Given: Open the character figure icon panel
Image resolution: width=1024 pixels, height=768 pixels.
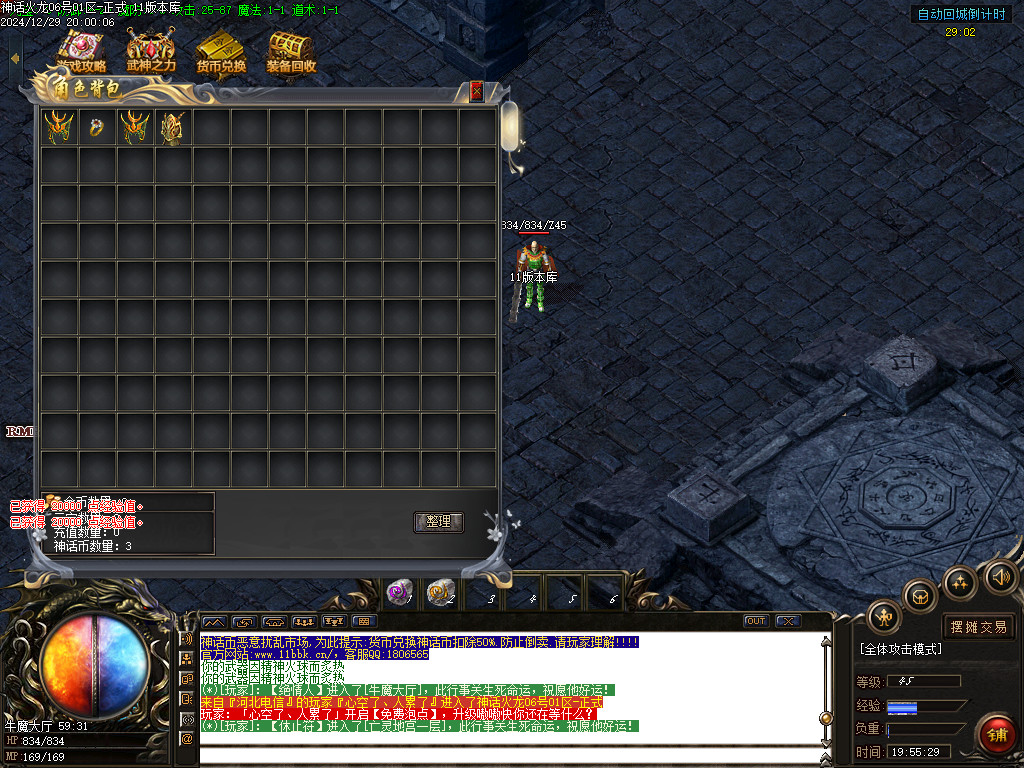Looking at the screenshot, I should pos(884,617).
